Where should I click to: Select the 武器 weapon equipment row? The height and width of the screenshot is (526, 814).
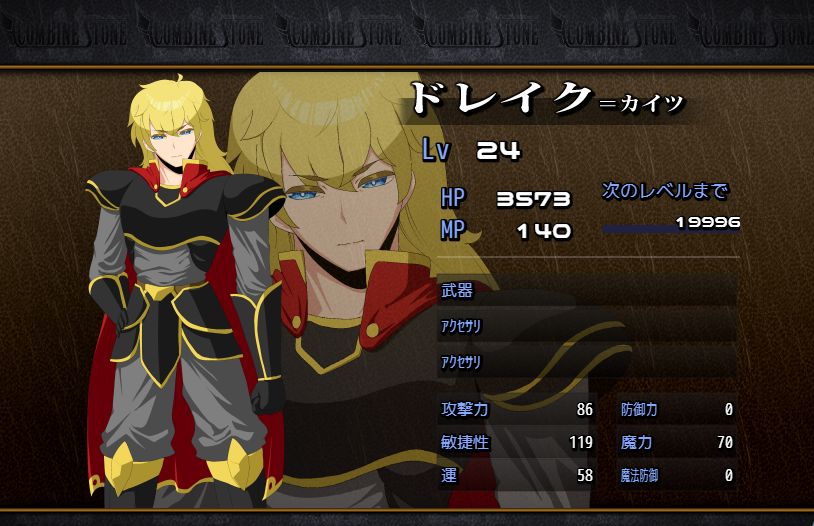click(x=587, y=291)
